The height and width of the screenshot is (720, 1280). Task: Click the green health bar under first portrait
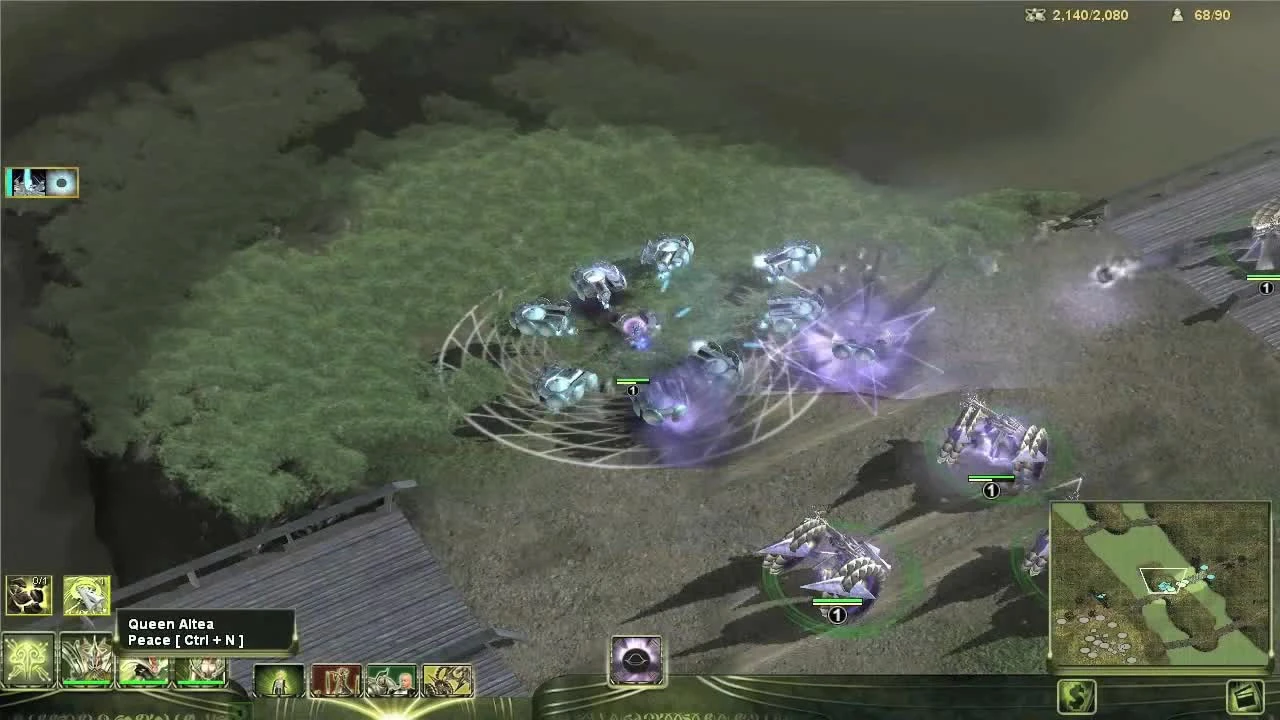pyautogui.click(x=88, y=683)
